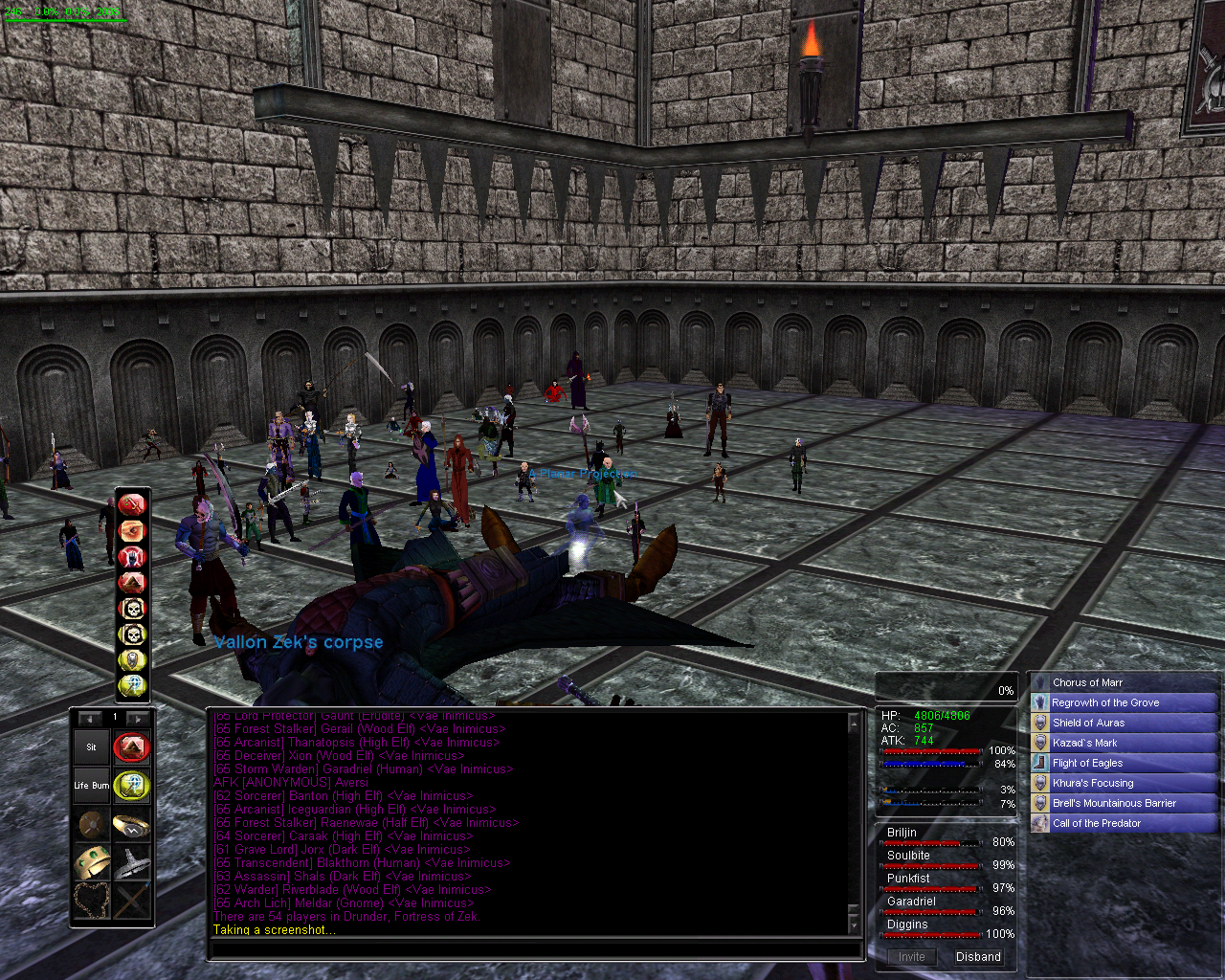Click the Flight of Eagles buff
1225x980 pixels.
1087,763
